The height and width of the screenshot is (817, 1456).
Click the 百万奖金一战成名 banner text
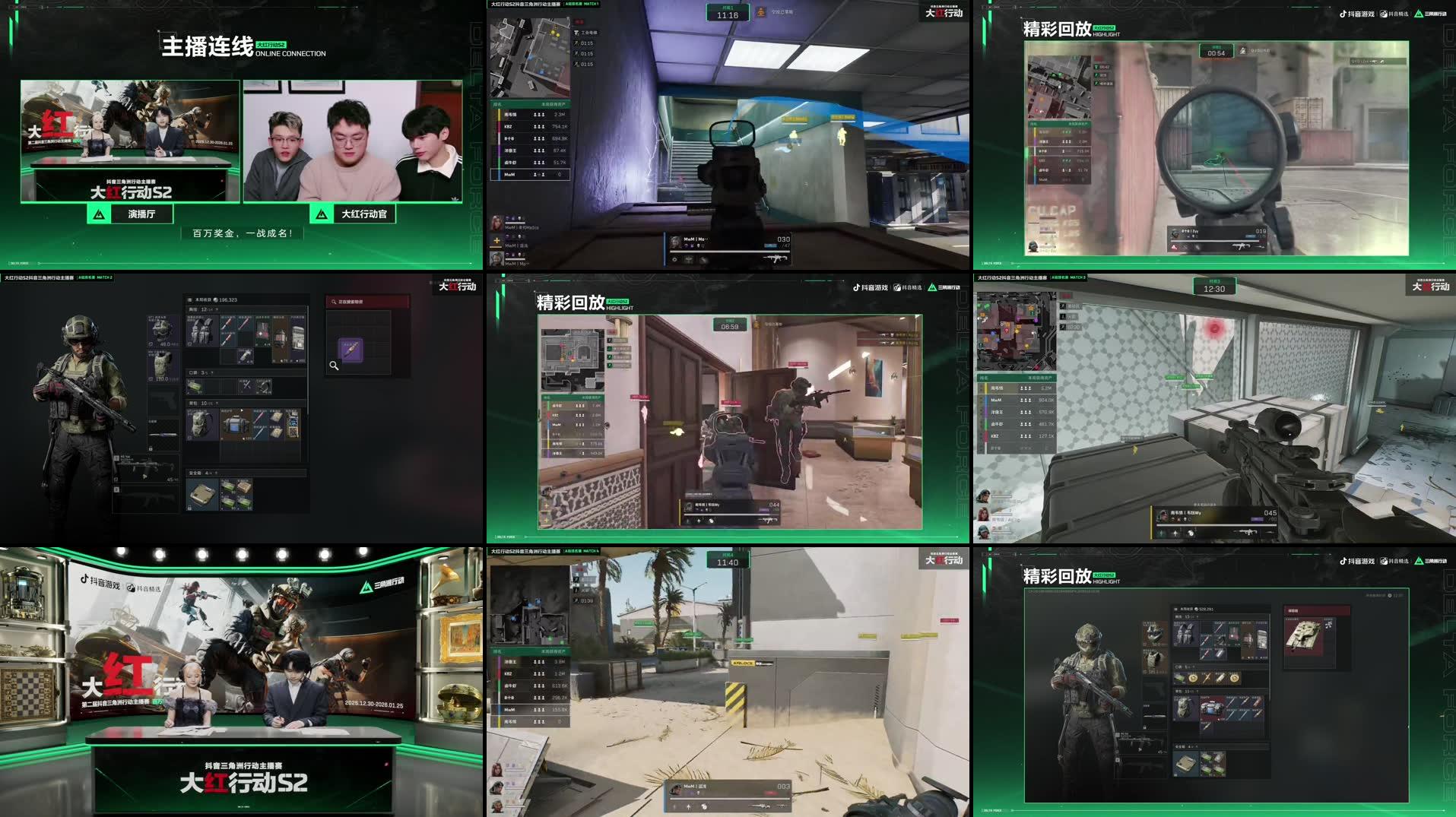pos(242,233)
